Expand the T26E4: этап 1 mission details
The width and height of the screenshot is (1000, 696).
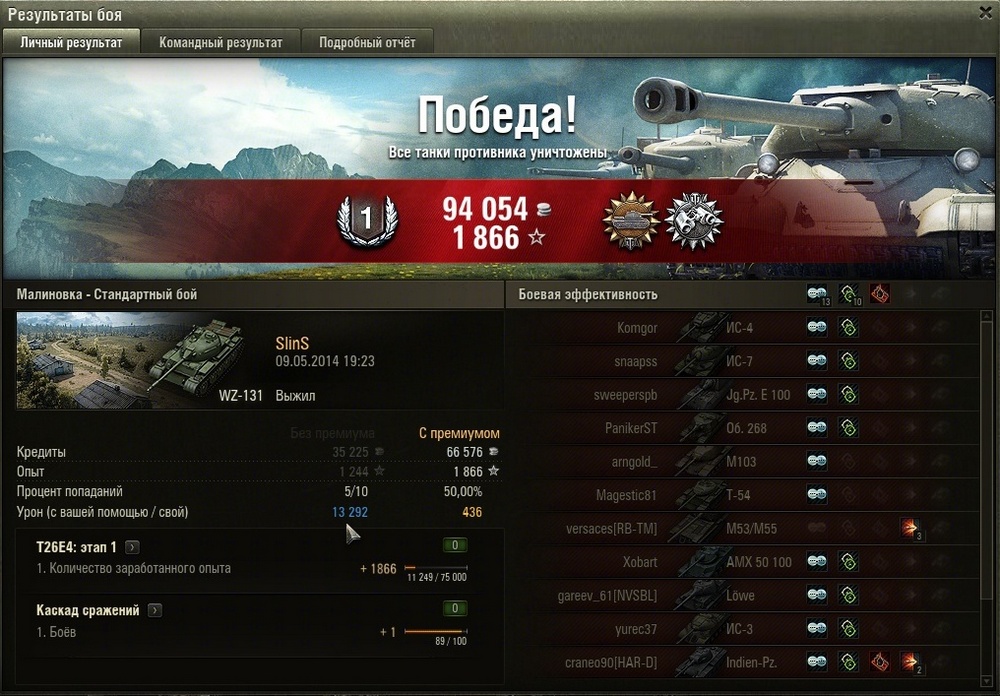pos(132,547)
